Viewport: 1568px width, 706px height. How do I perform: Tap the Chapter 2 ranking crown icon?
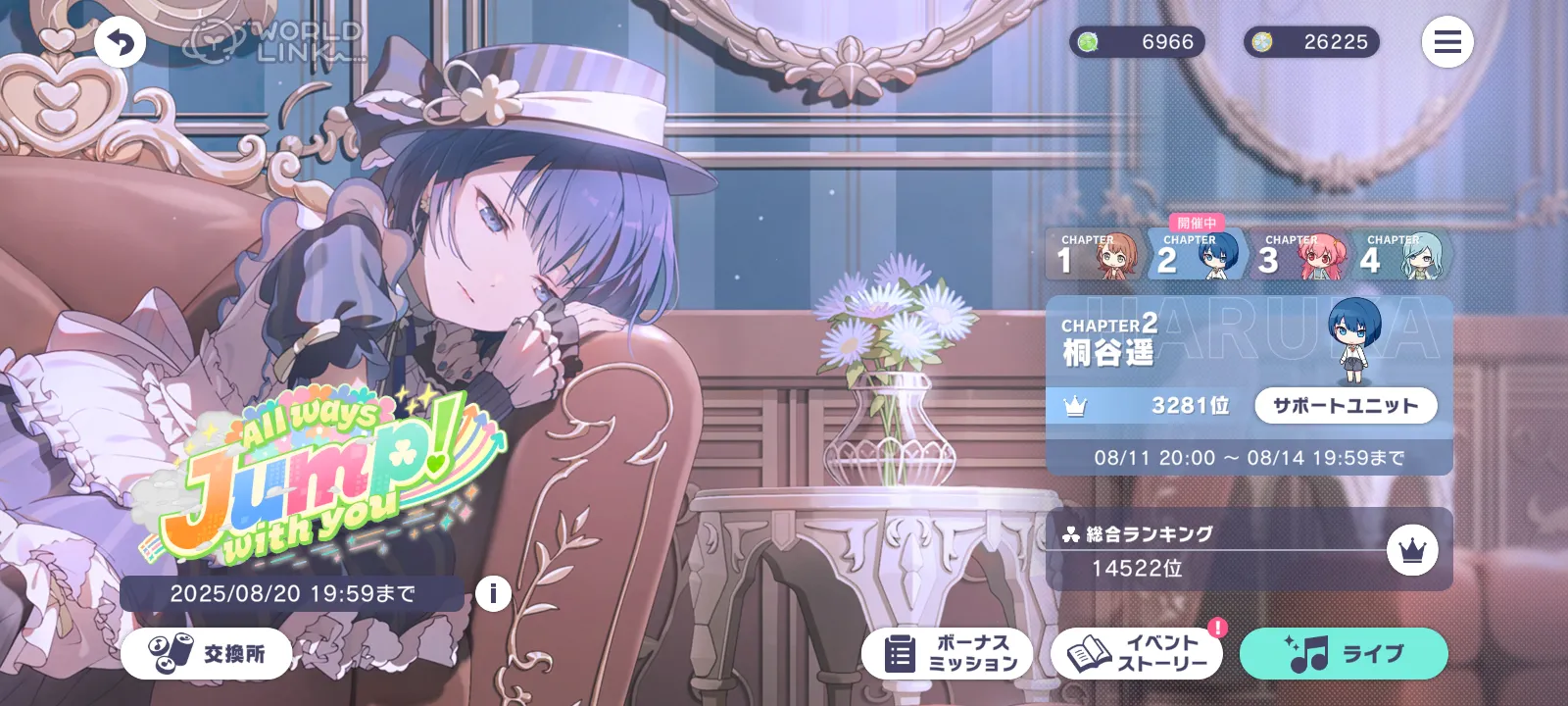[x=1075, y=406]
